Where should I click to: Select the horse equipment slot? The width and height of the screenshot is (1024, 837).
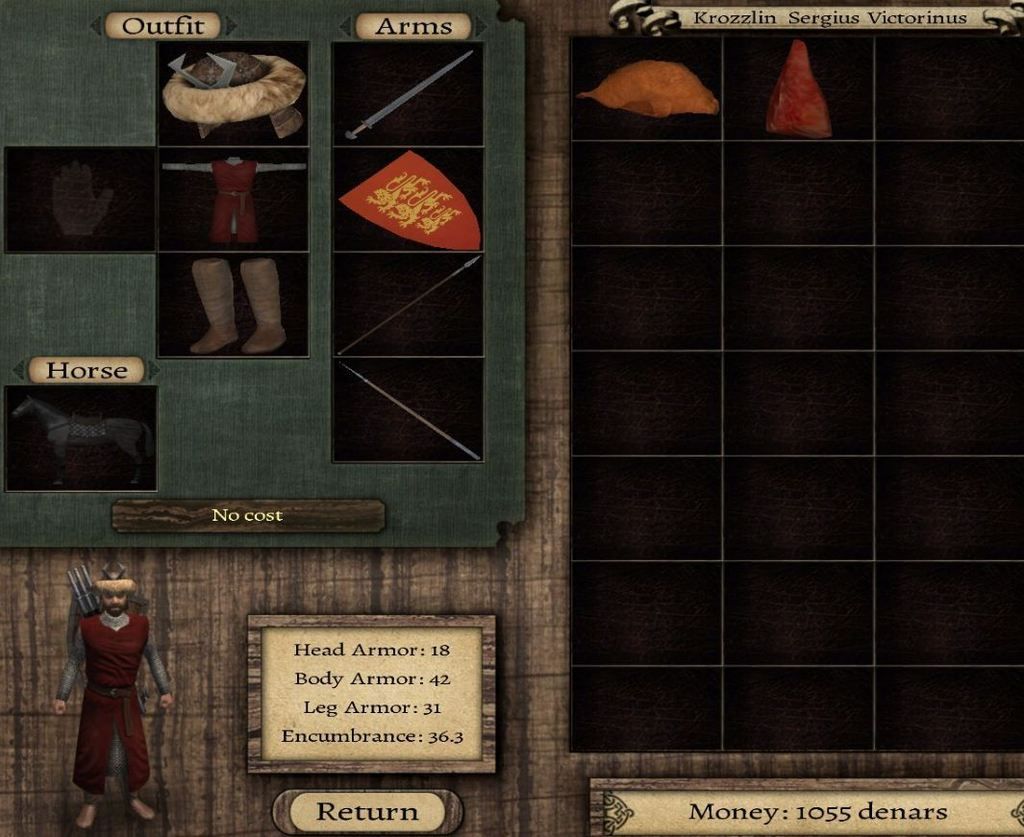[81, 438]
